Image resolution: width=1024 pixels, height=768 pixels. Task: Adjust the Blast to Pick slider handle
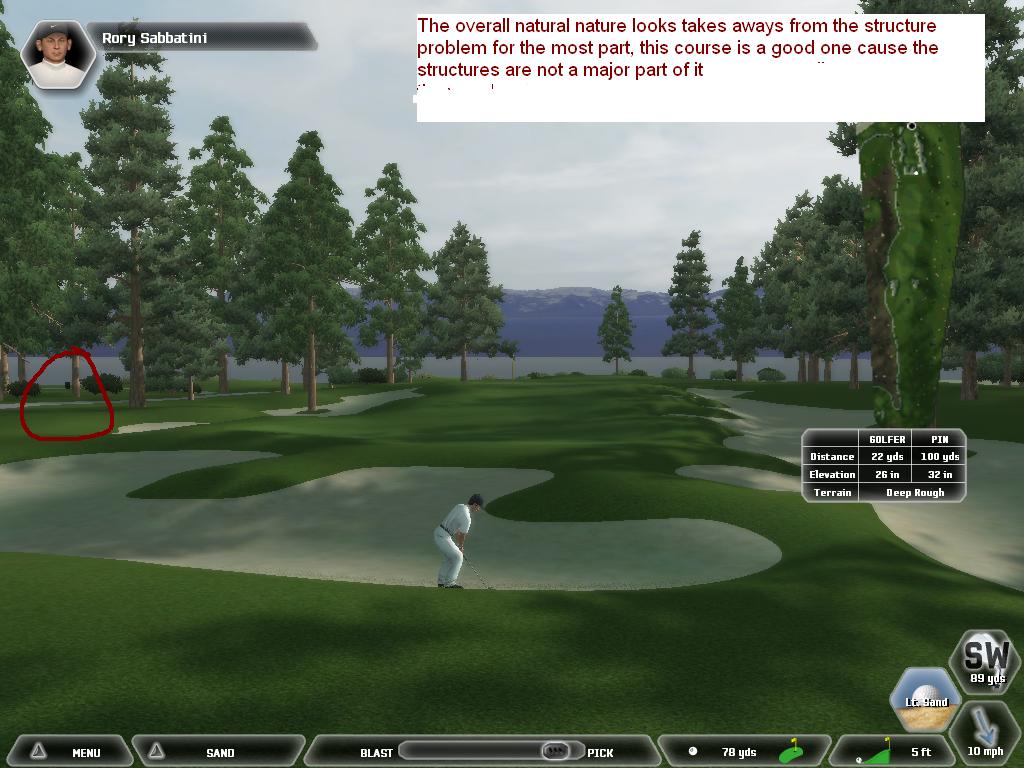(556, 751)
